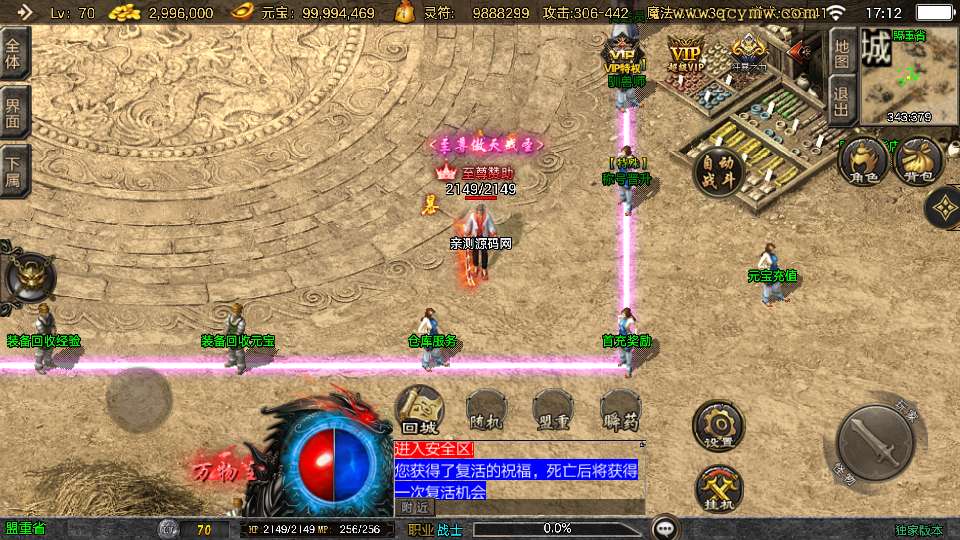Open the 角色 character sheet
Image resolution: width=960 pixels, height=540 pixels.
pos(864,162)
